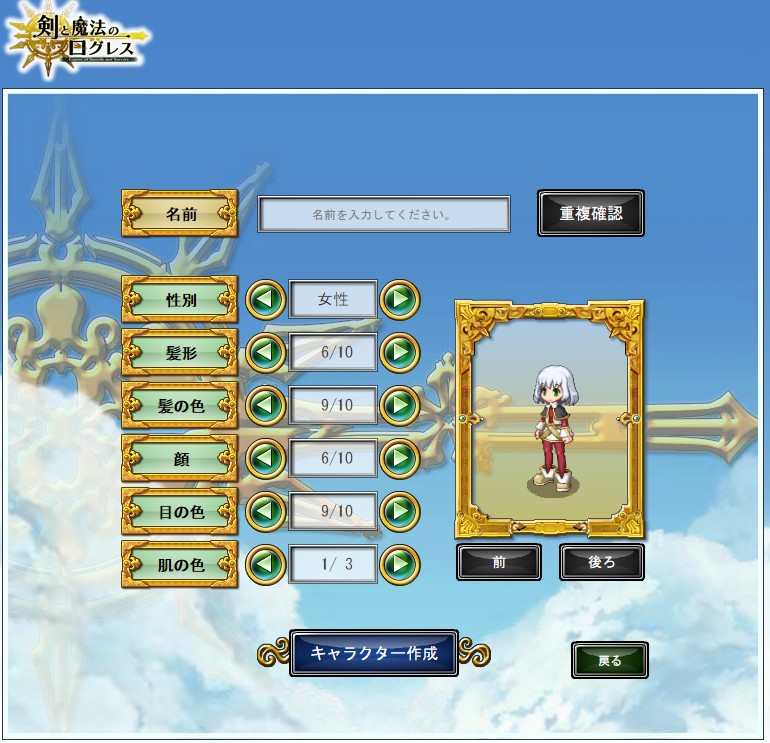Select previous face with 顔 left arrow
This screenshot has height=743, width=770.
(x=265, y=458)
